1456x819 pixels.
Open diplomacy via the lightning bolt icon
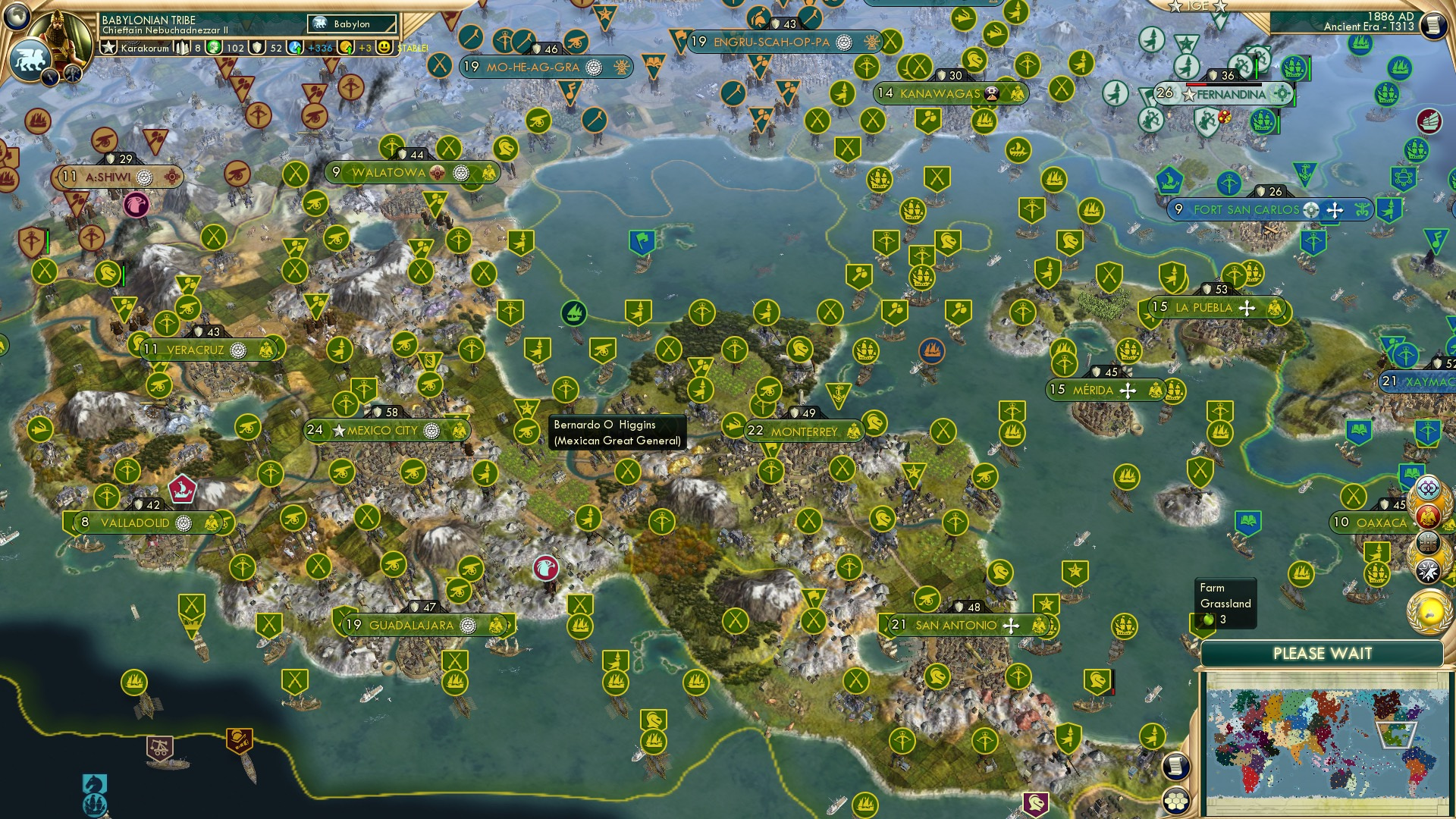[50, 76]
